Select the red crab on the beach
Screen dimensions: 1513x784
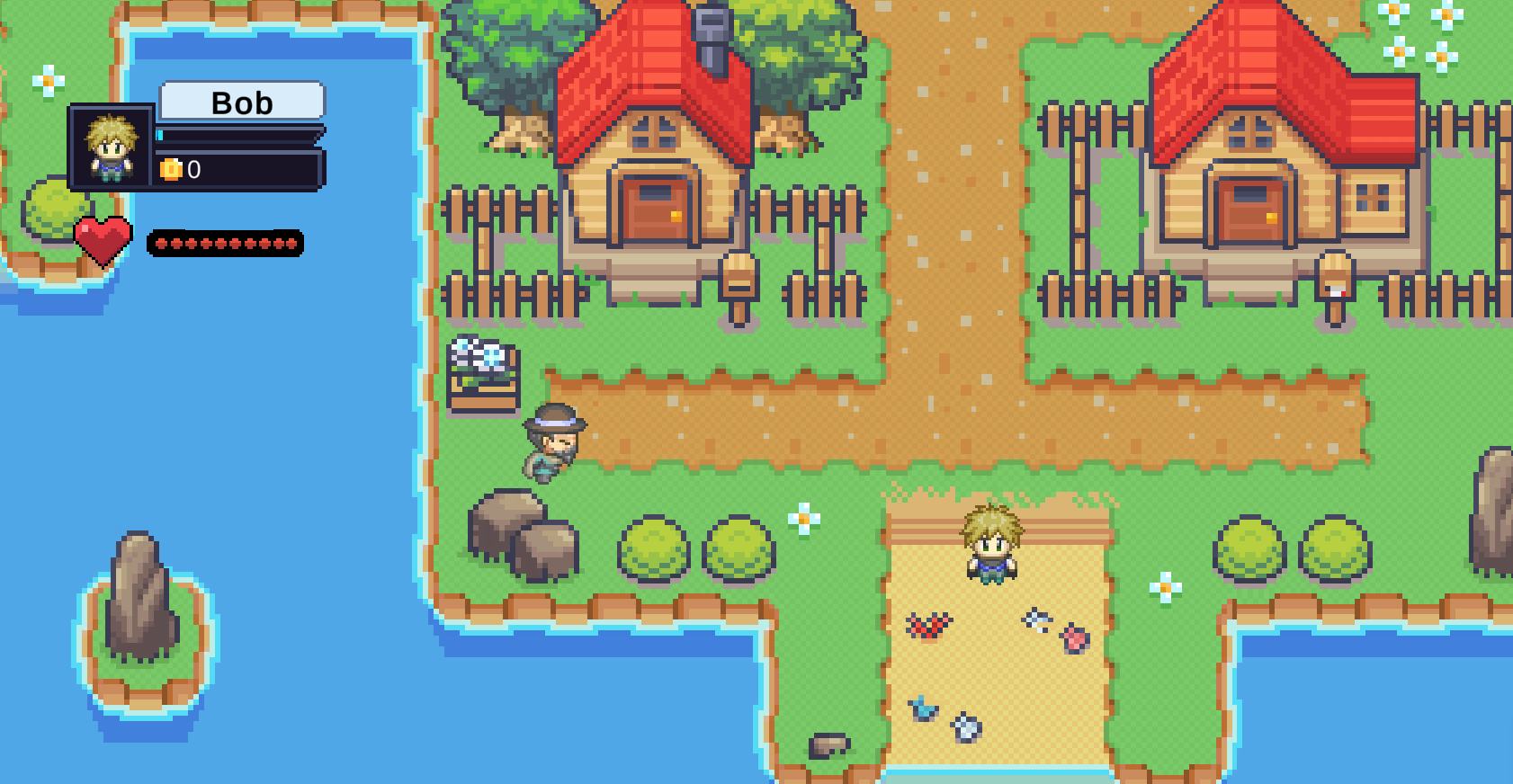pos(928,625)
